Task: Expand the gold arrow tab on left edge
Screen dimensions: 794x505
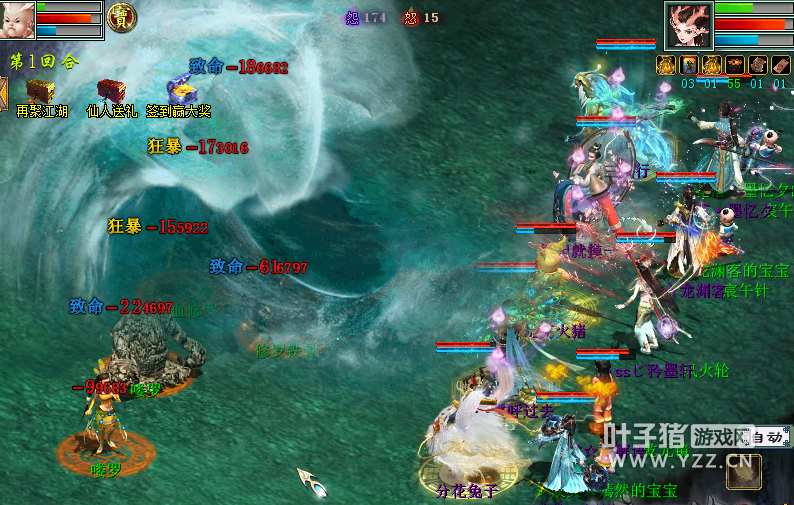Action: point(3,94)
